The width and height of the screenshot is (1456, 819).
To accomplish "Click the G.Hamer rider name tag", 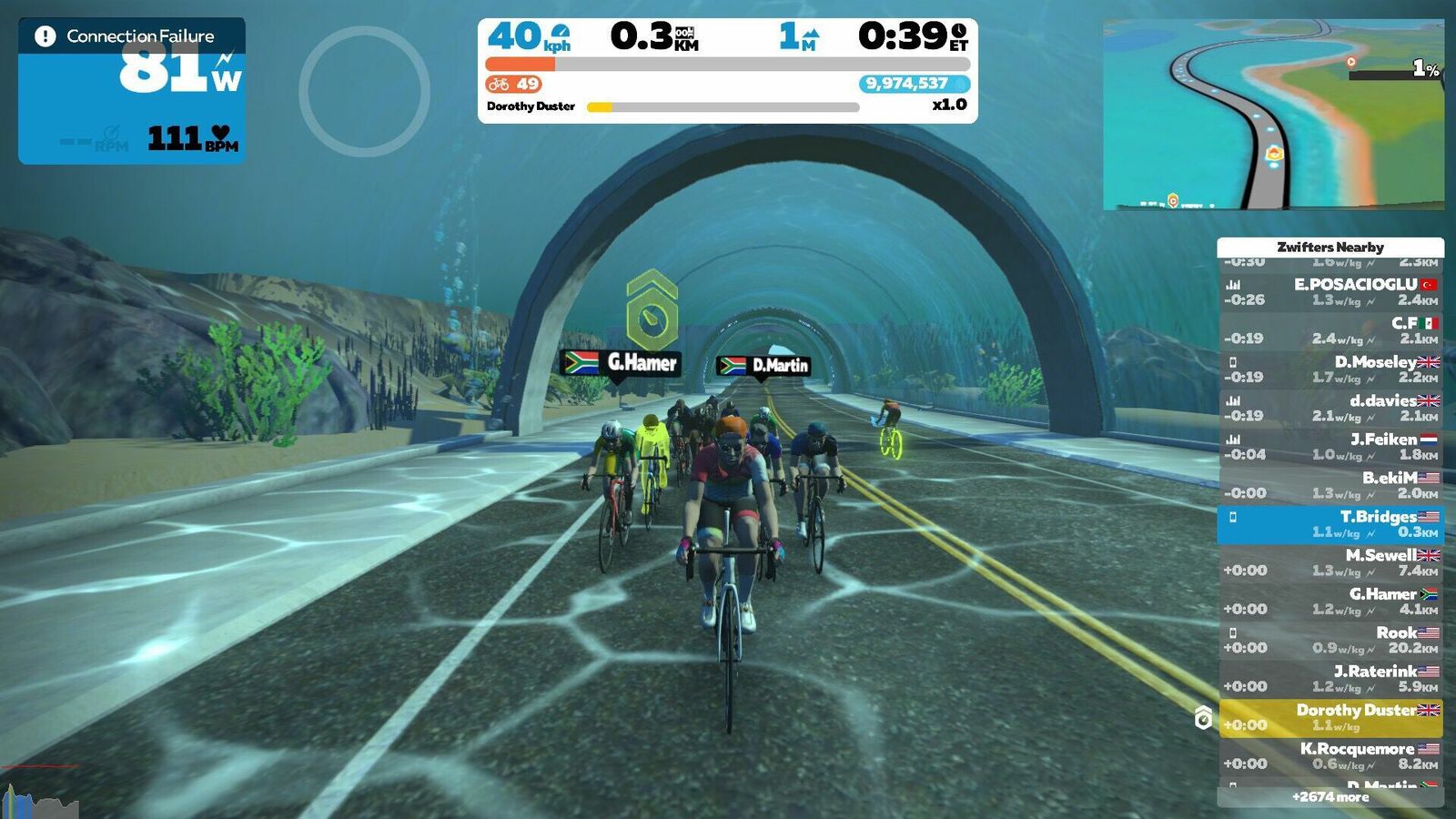I will pos(620,363).
